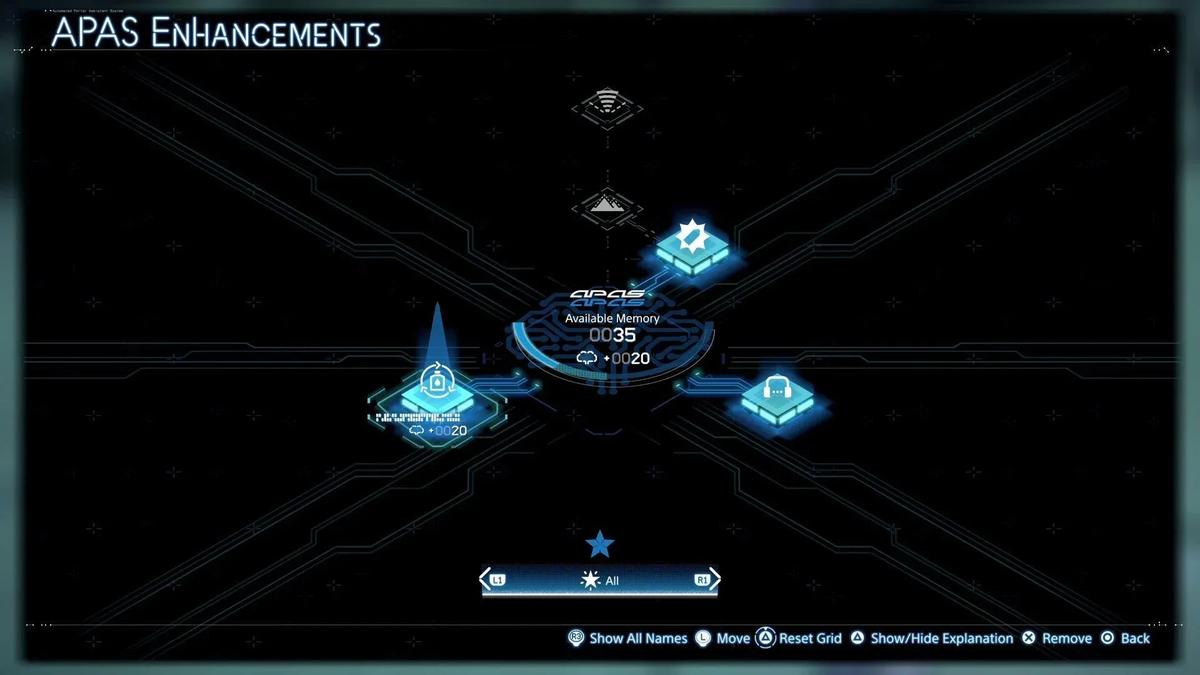Click the blue star category icon

600,544
